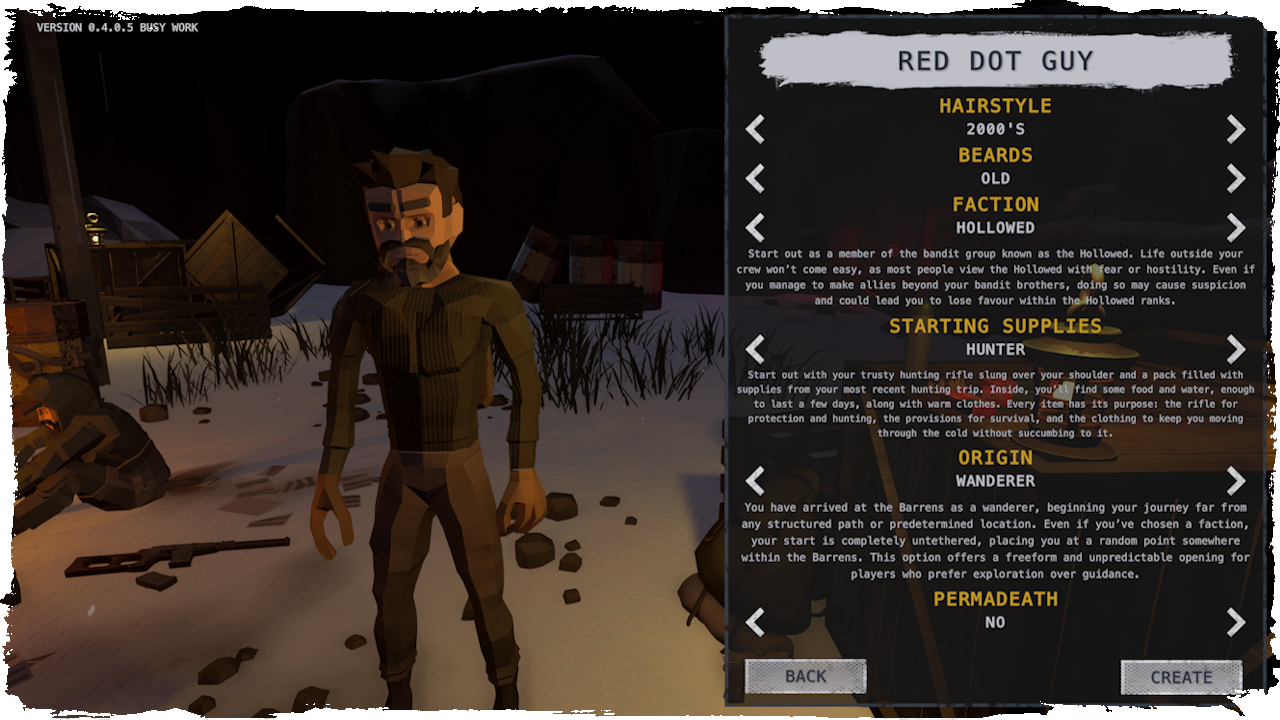The height and width of the screenshot is (720, 1280).
Task: Return to the previous Origin choice
Action: pyautogui.click(x=755, y=481)
